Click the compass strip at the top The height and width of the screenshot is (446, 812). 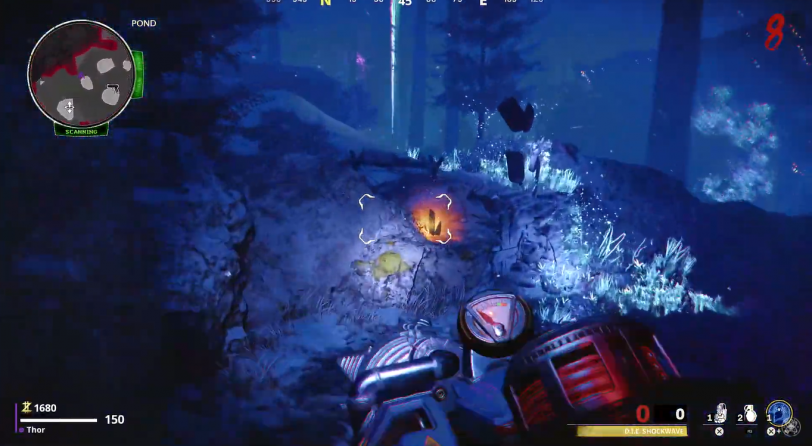[x=404, y=3]
